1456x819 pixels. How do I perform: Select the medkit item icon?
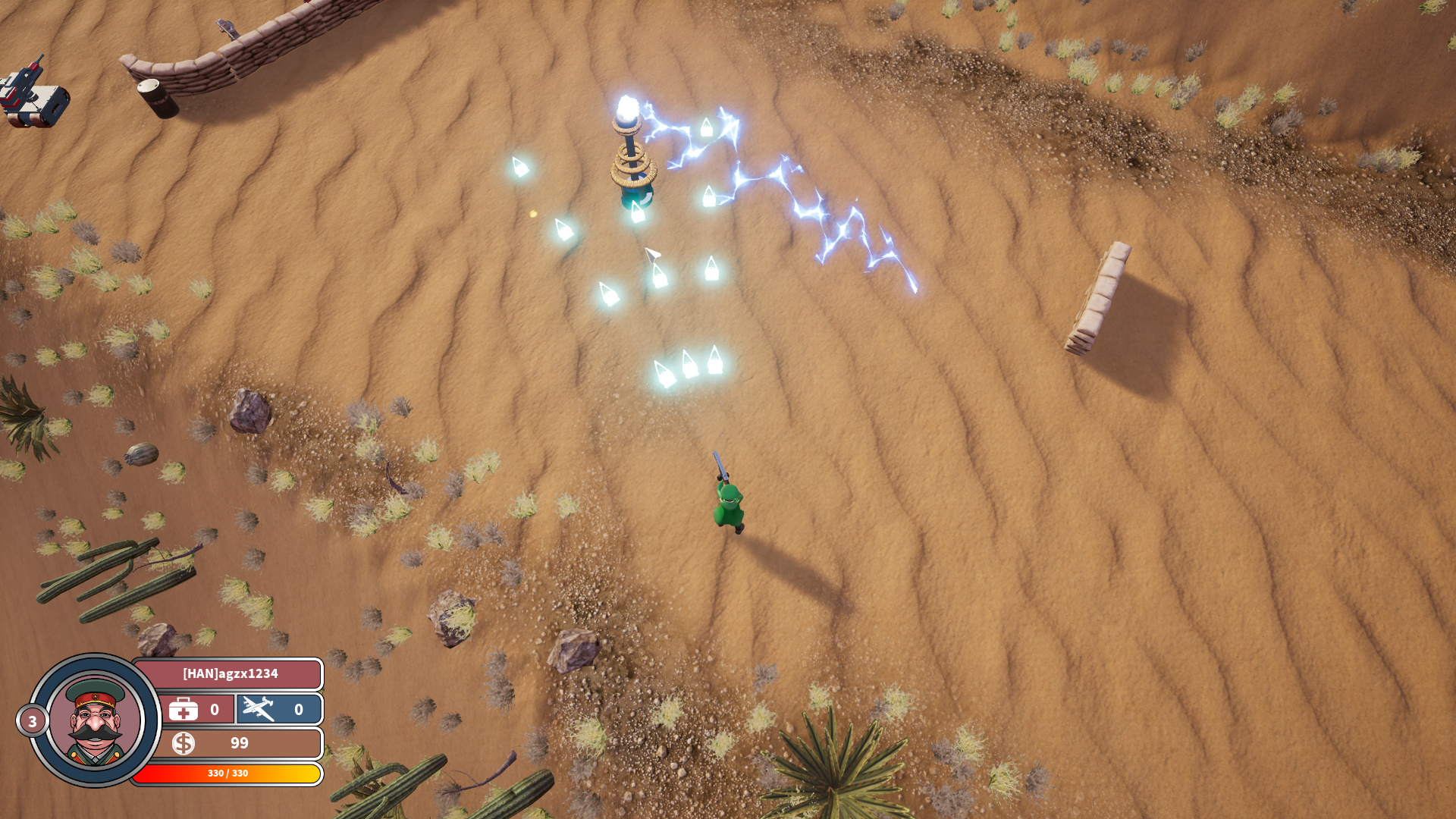click(184, 710)
